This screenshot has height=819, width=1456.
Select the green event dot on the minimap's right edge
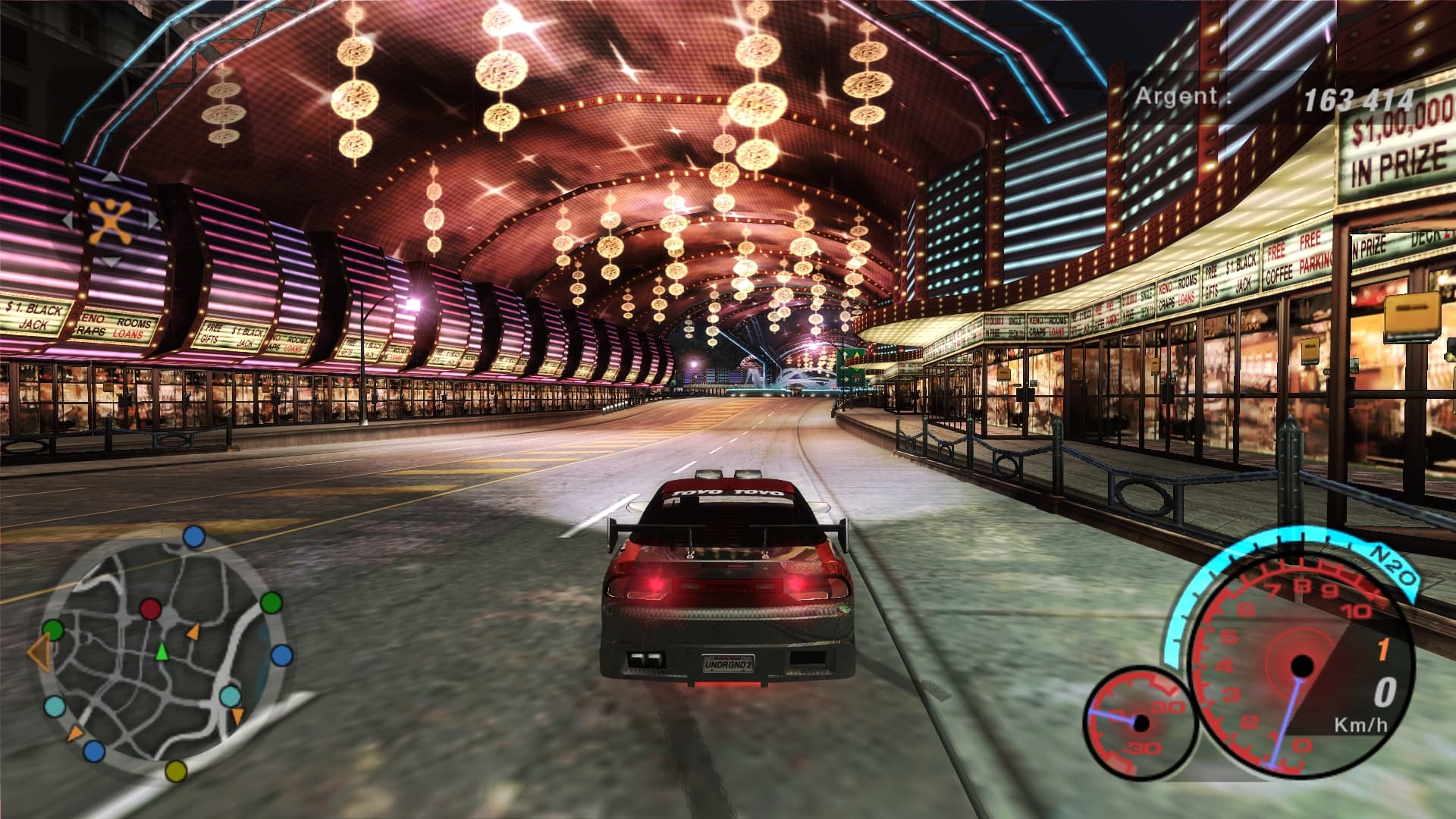pos(271,604)
